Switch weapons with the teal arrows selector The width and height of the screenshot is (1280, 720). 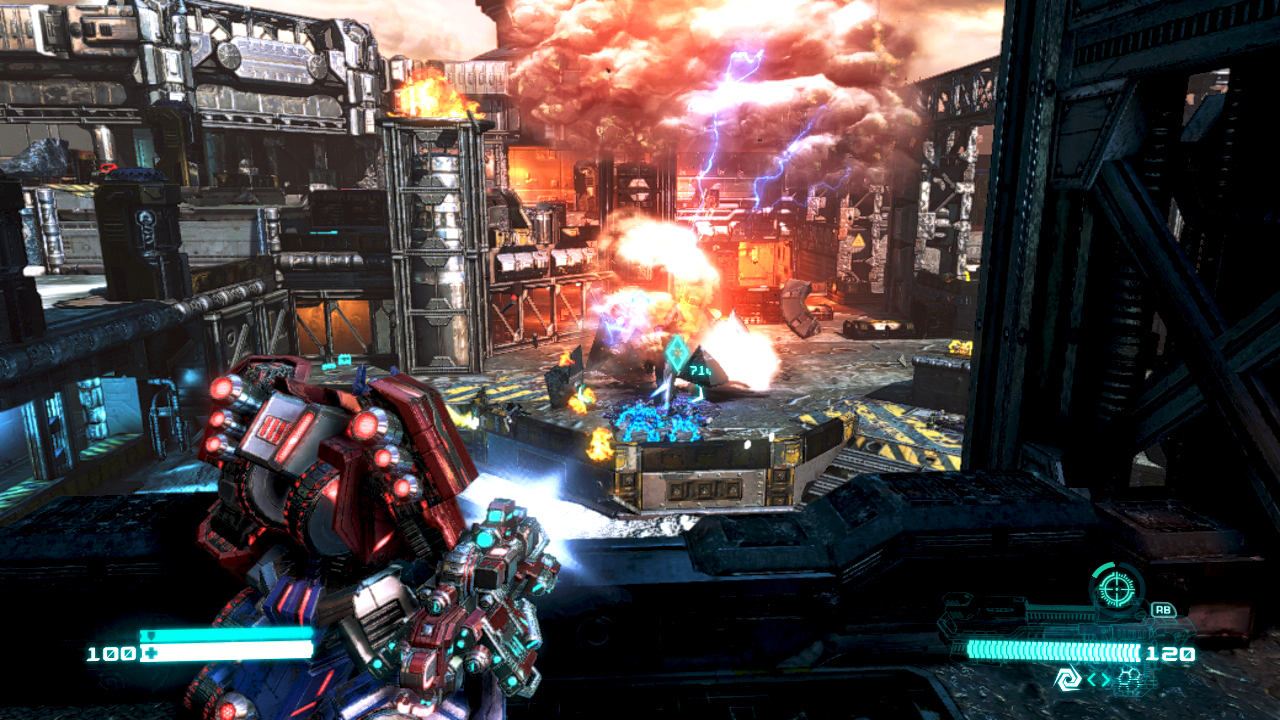click(x=1099, y=681)
